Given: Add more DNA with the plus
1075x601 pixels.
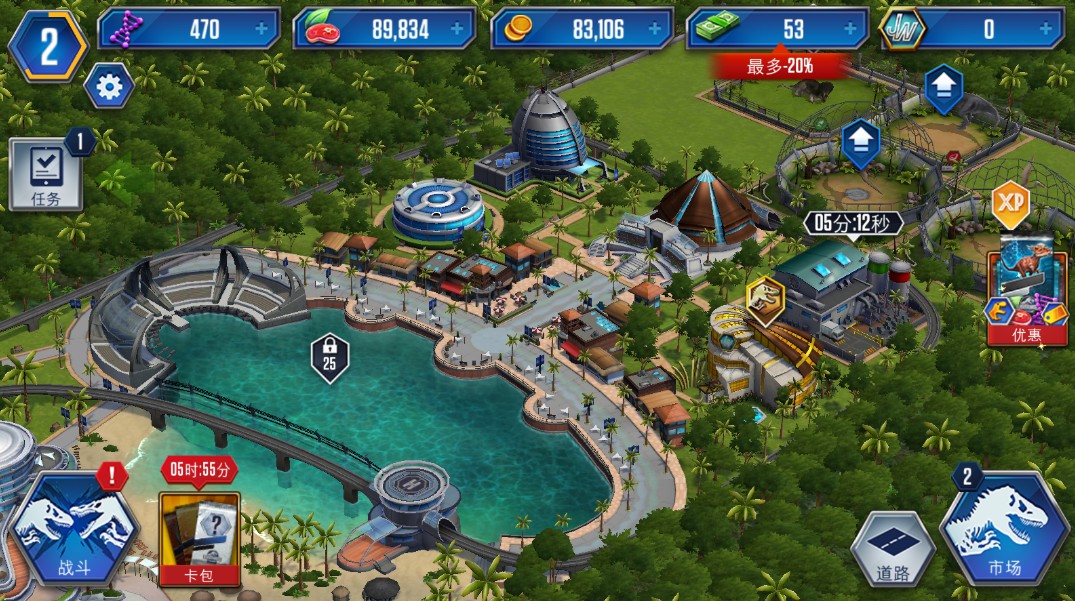Looking at the screenshot, I should [262, 30].
